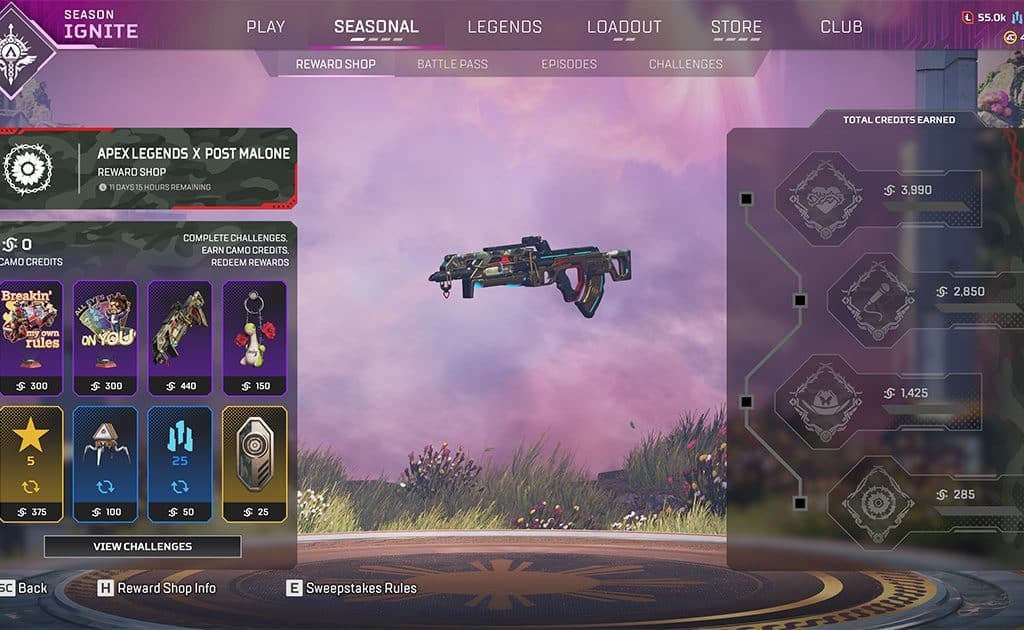The width and height of the screenshot is (1024, 630).
Task: Show the seasonal Challenges sub-tab
Action: coord(685,64)
